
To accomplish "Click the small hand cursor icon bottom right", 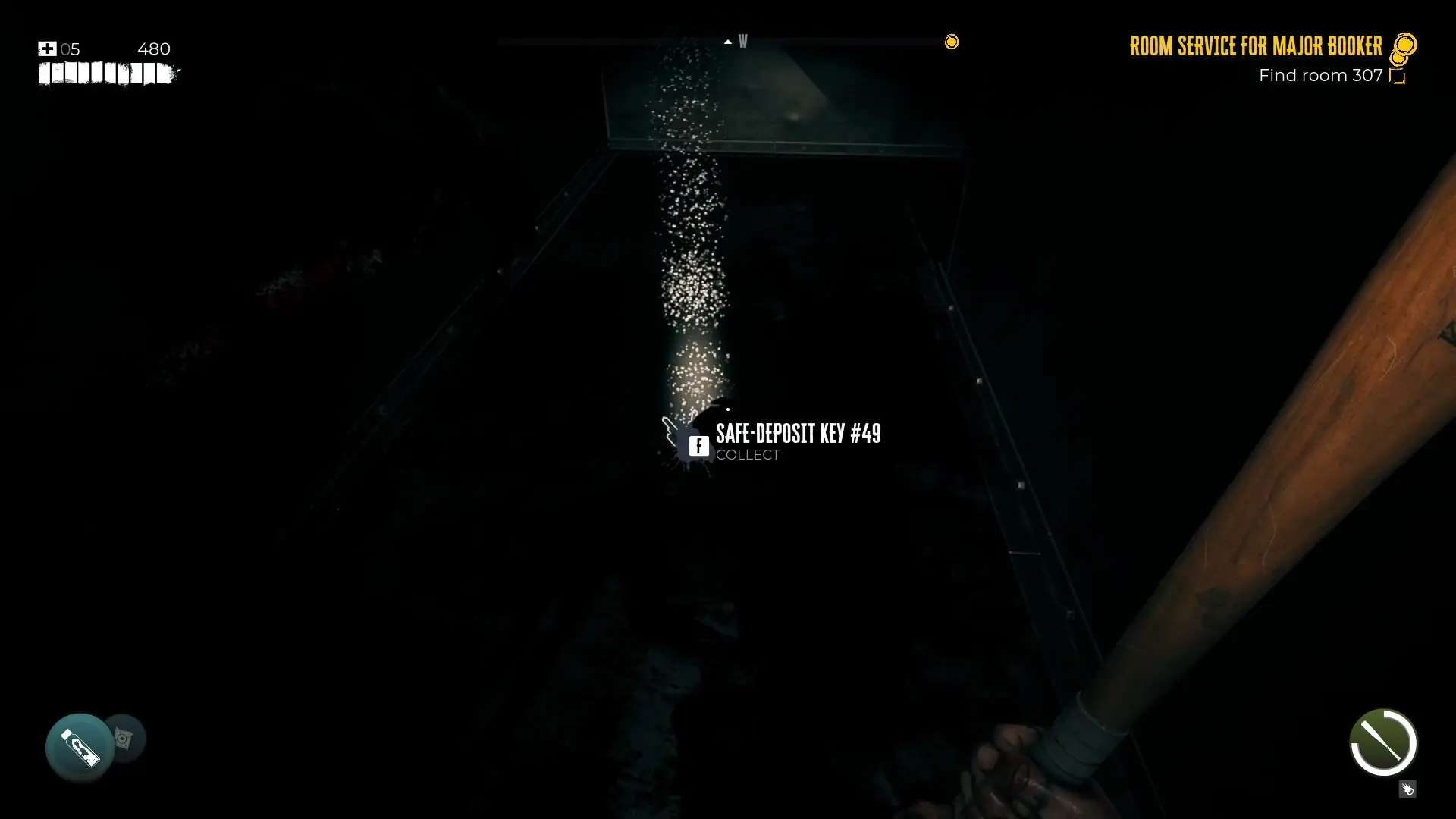I will [x=1409, y=789].
